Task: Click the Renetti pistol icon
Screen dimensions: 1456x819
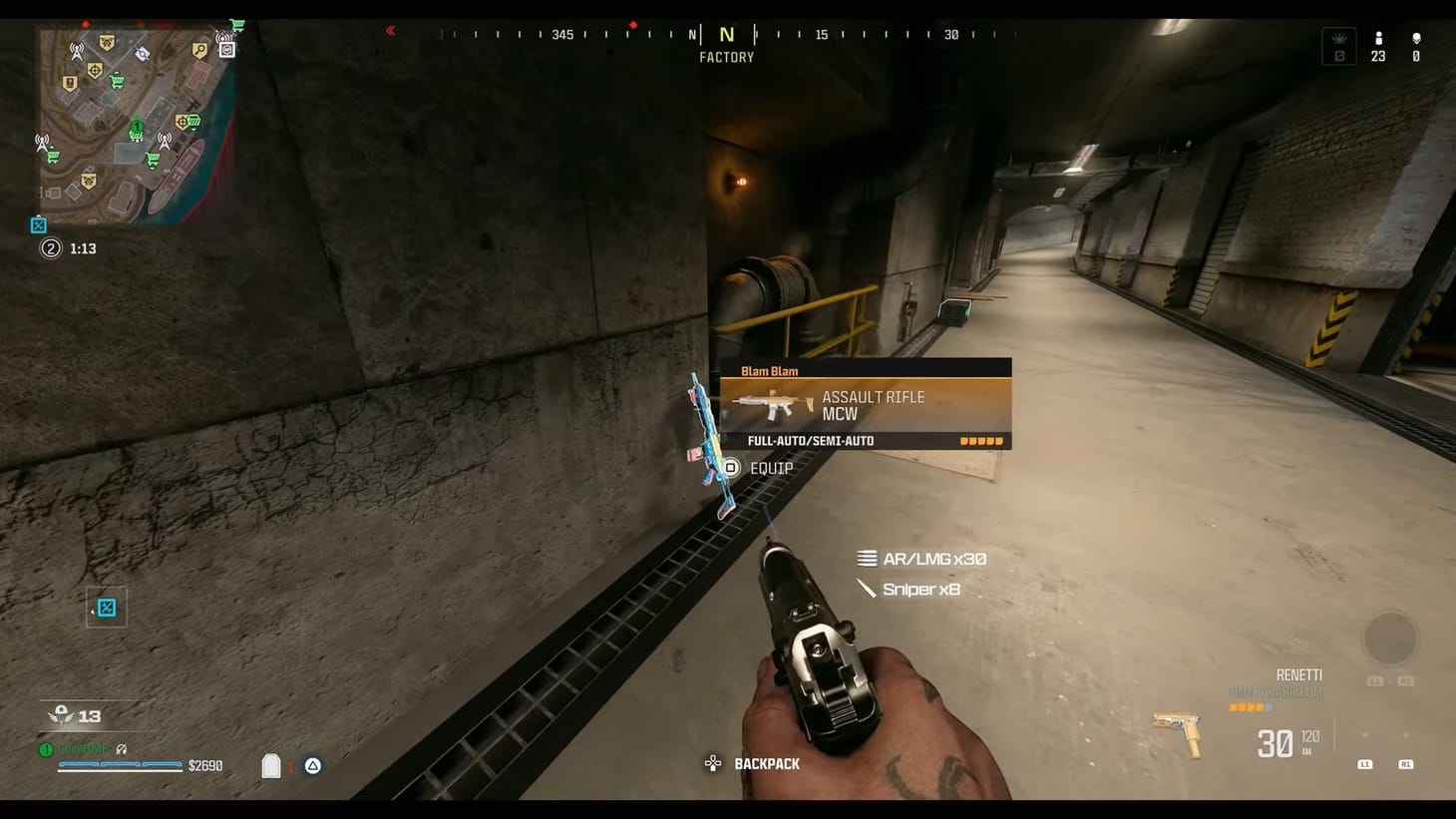Action: (x=1175, y=732)
